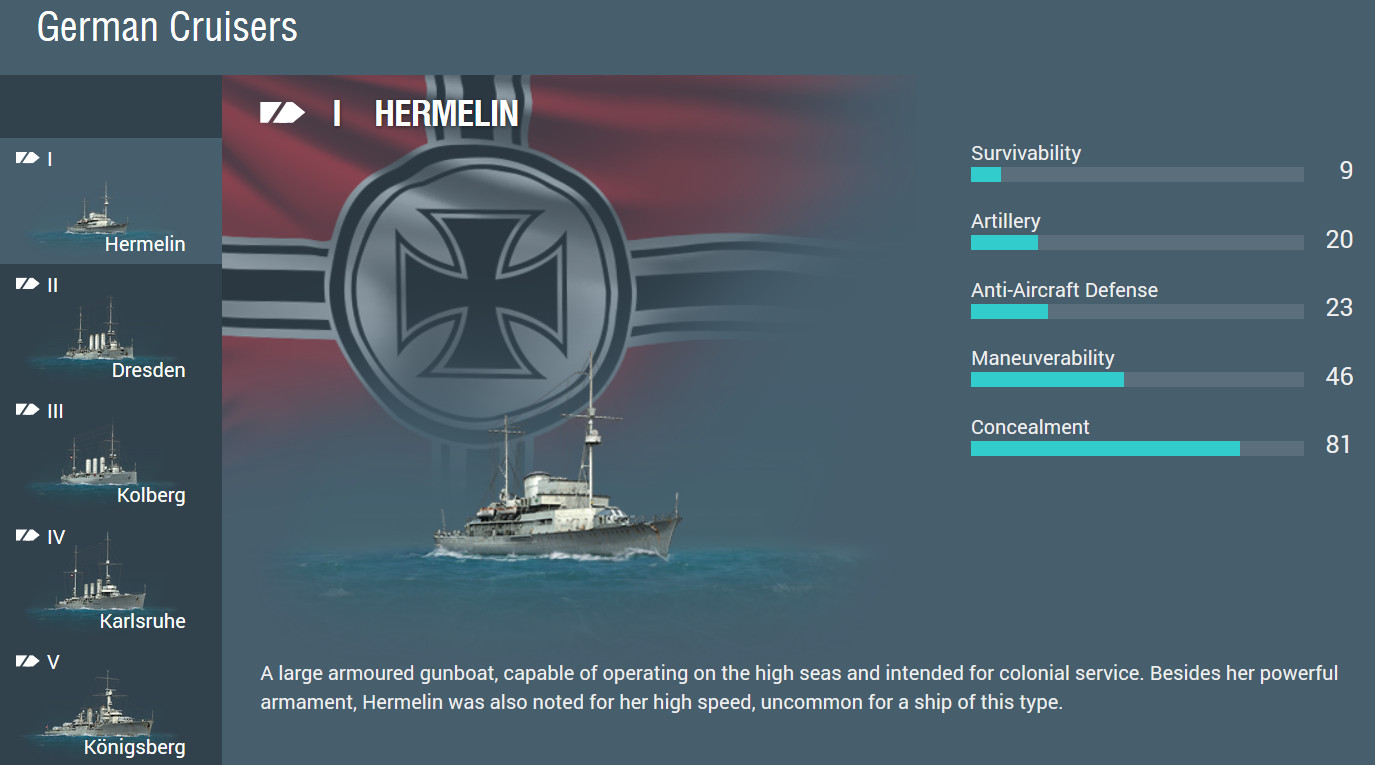
Task: Show the Tier III Kolberg cruiser
Action: (110, 457)
